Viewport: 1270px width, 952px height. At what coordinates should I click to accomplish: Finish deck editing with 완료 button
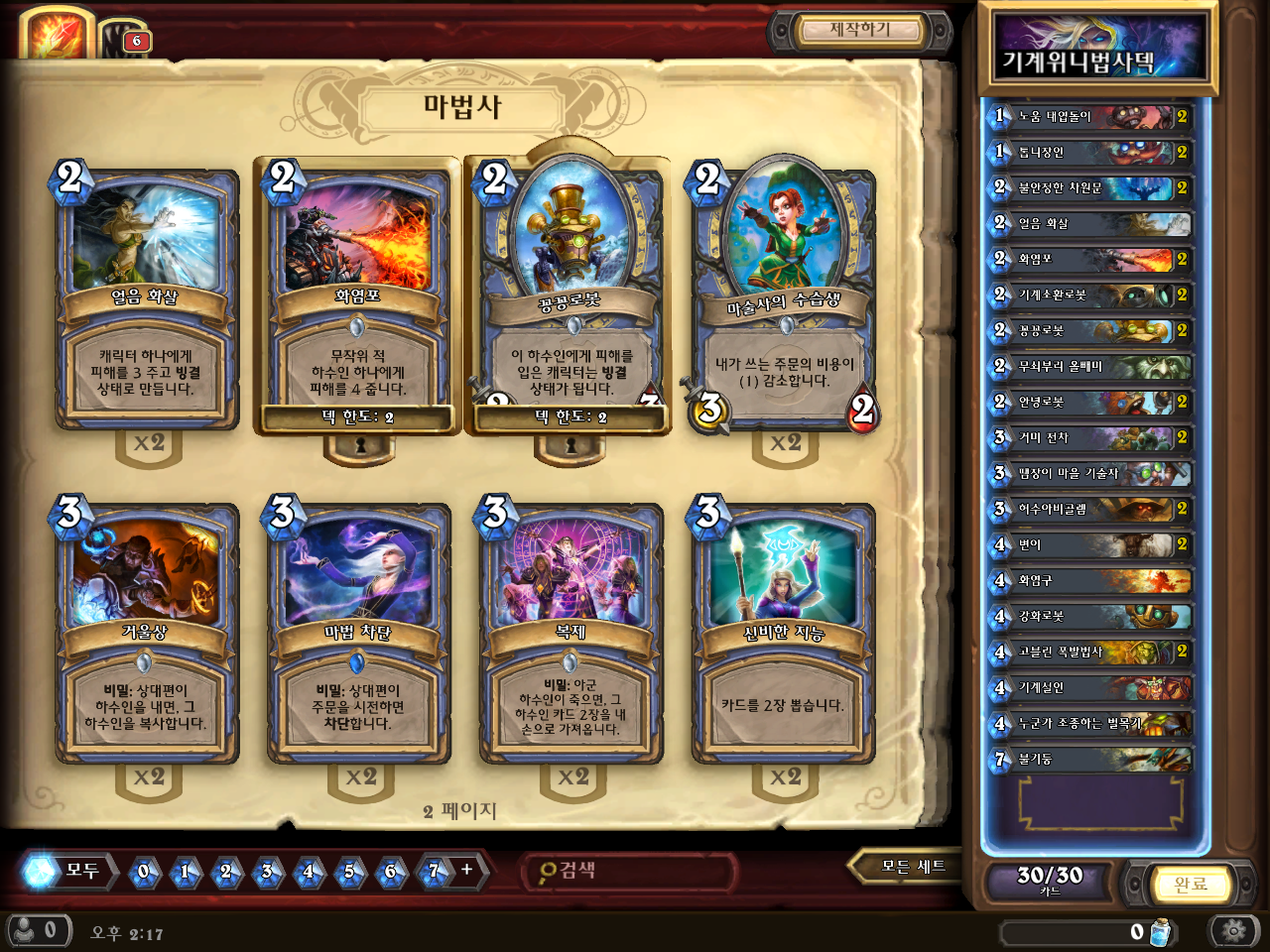pos(1189,884)
